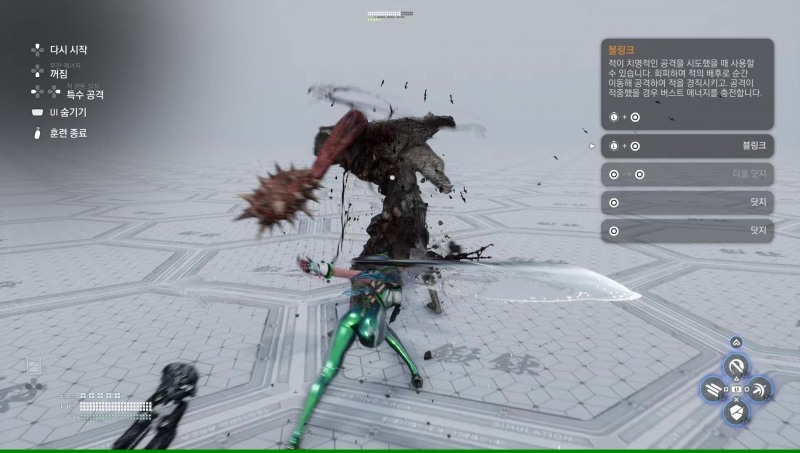800x453 pixels.
Task: Activate the shield skill icon
Action: click(736, 411)
